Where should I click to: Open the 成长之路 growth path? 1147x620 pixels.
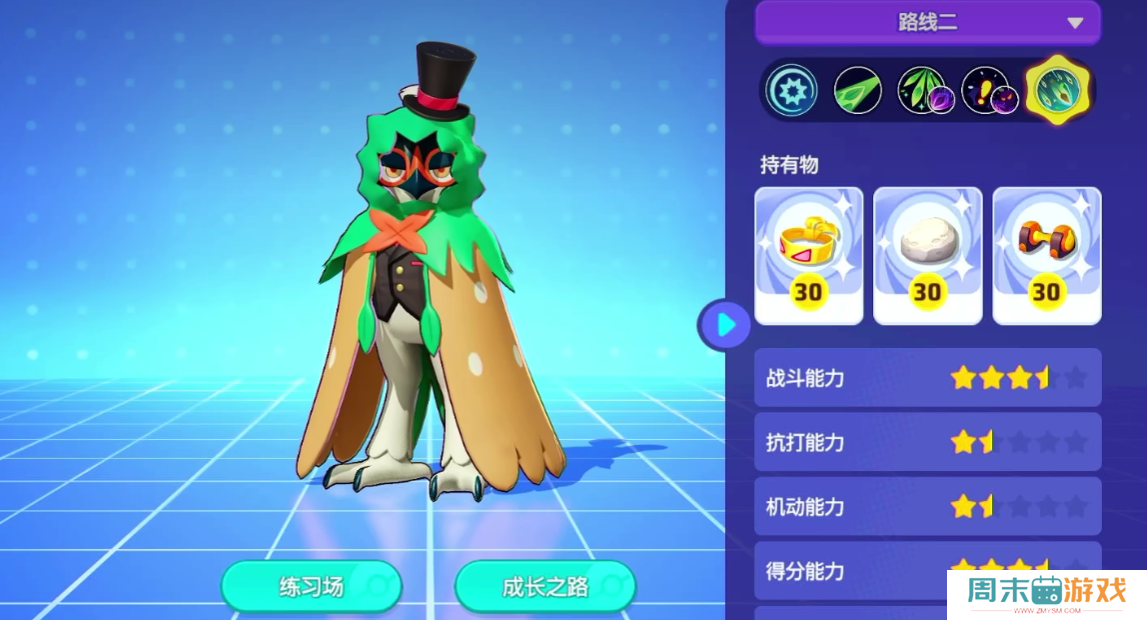[x=545, y=586]
